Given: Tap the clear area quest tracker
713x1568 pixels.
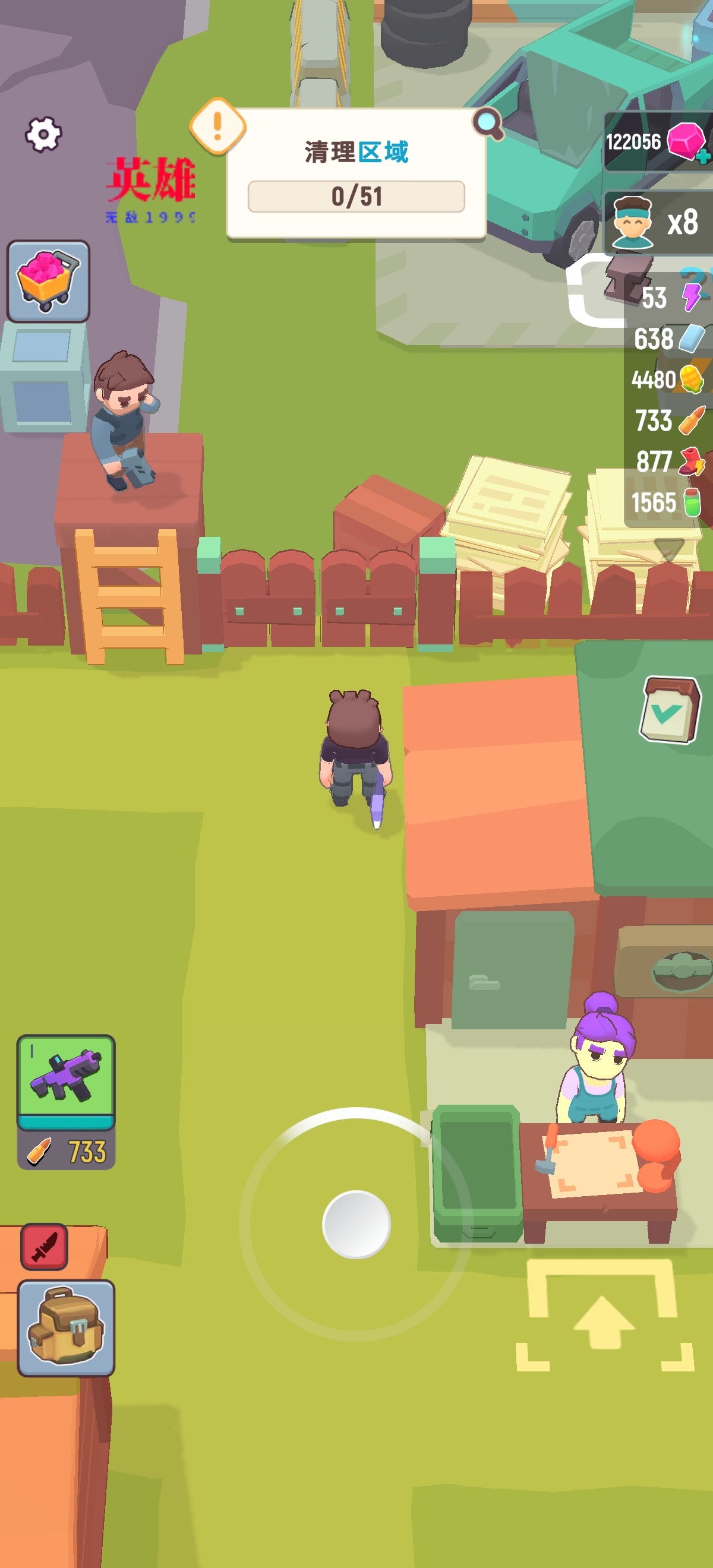Looking at the screenshot, I should [356, 175].
